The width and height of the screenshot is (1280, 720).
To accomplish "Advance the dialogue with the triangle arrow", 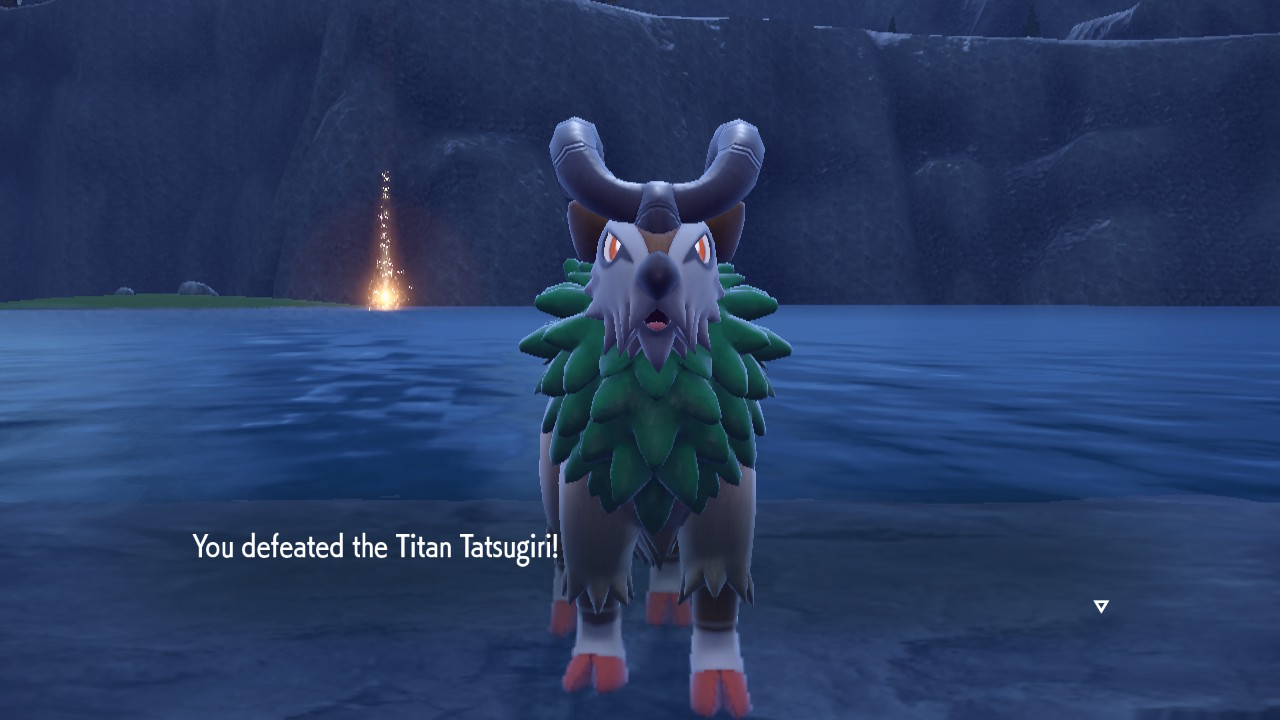I will (x=1101, y=606).
